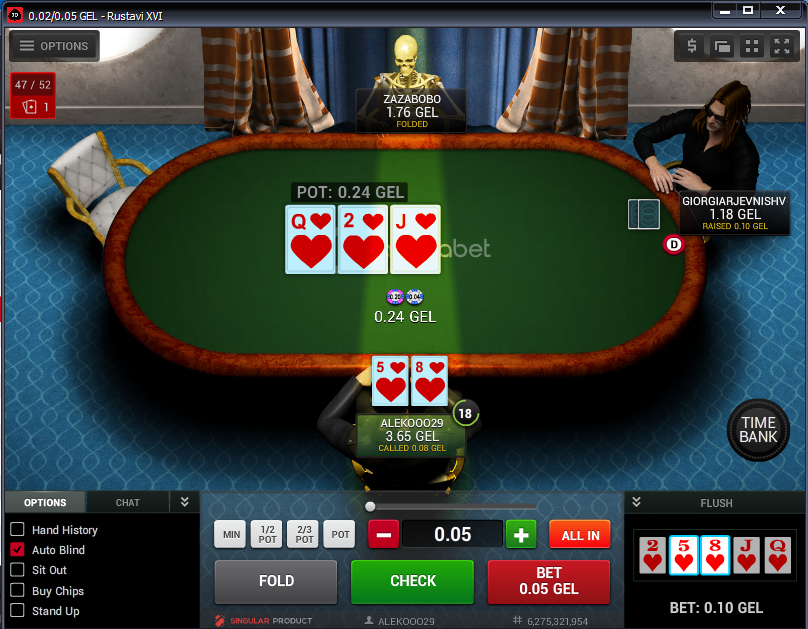Increase bet amount with the plus button
Screen dimensions: 808x629
click(x=520, y=535)
